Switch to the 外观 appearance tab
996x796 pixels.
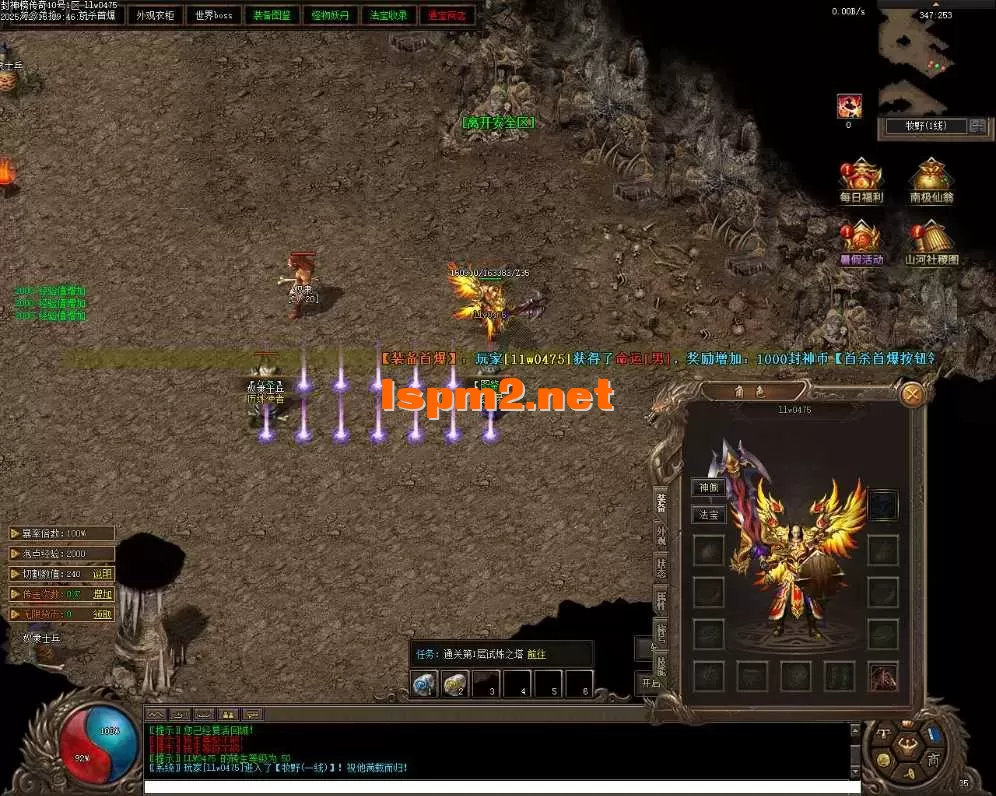click(x=661, y=535)
